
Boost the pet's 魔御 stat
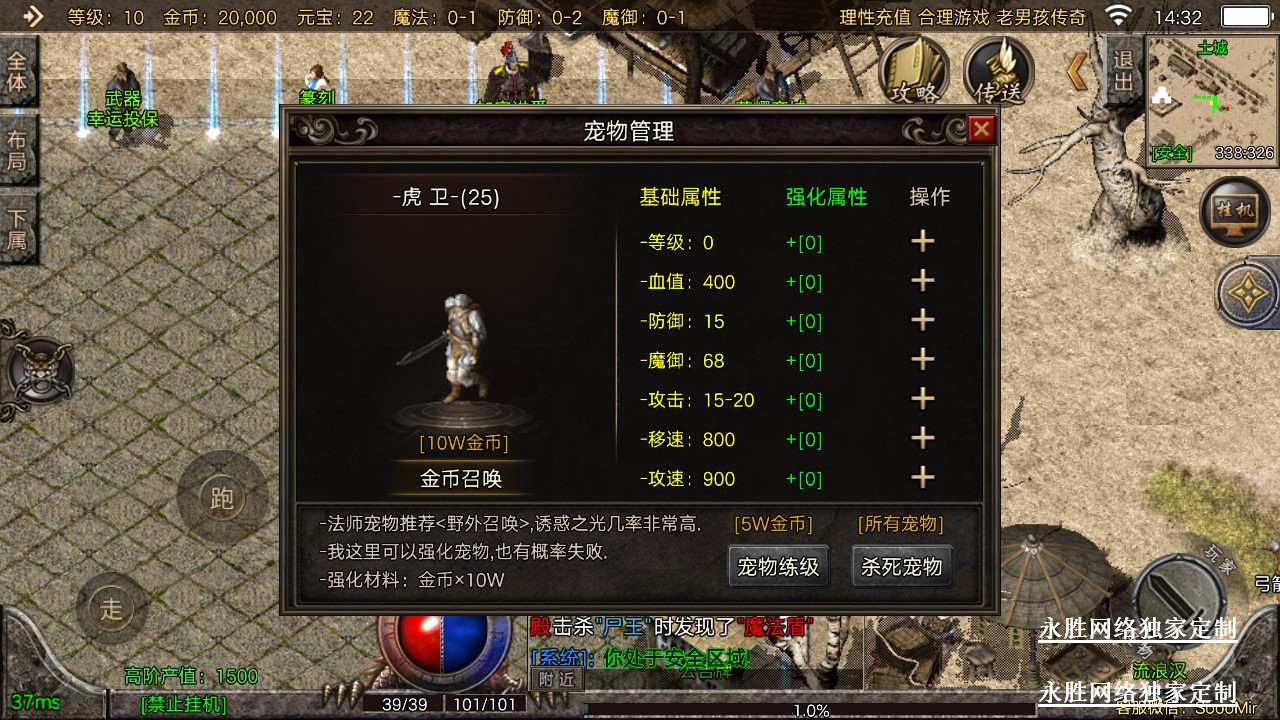click(x=922, y=360)
